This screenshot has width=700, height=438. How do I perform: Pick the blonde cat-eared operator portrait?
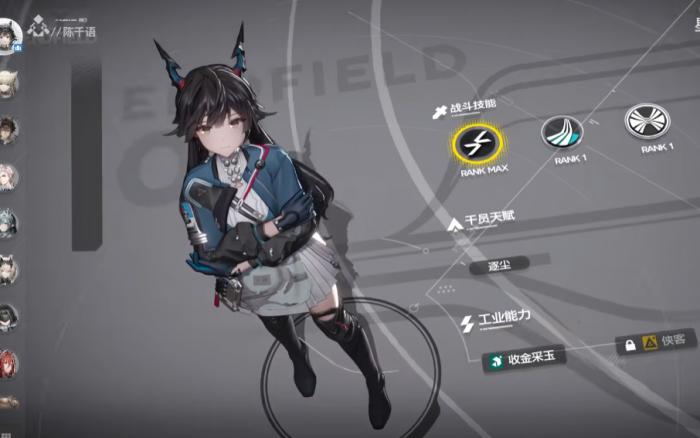coord(8,85)
